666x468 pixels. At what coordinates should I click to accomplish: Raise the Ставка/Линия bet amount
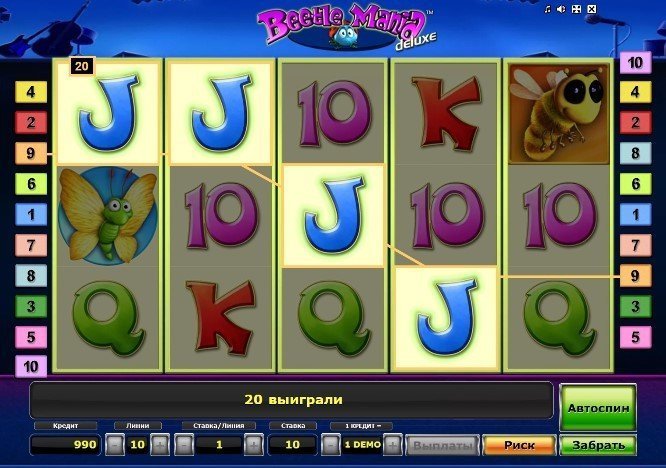pos(252,445)
